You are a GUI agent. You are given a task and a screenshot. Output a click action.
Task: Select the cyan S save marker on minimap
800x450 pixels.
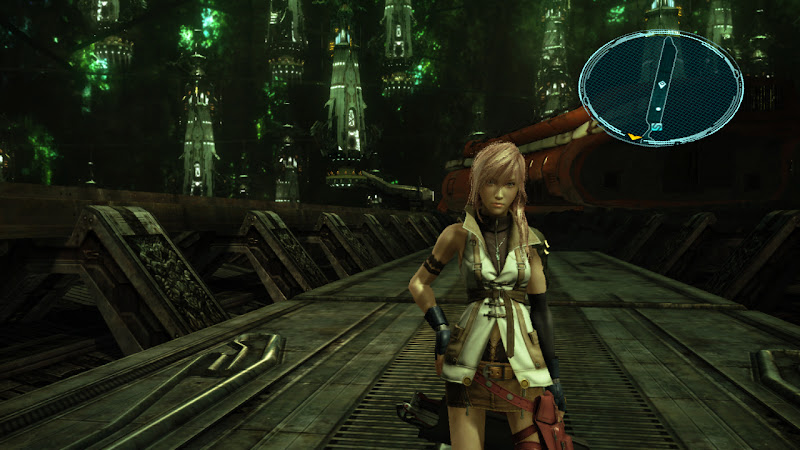click(656, 129)
